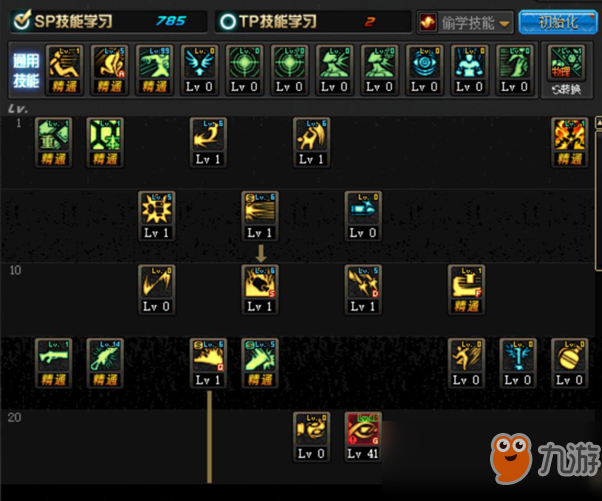
Task: Select the red eye skill at Lv 41
Action: (364, 435)
